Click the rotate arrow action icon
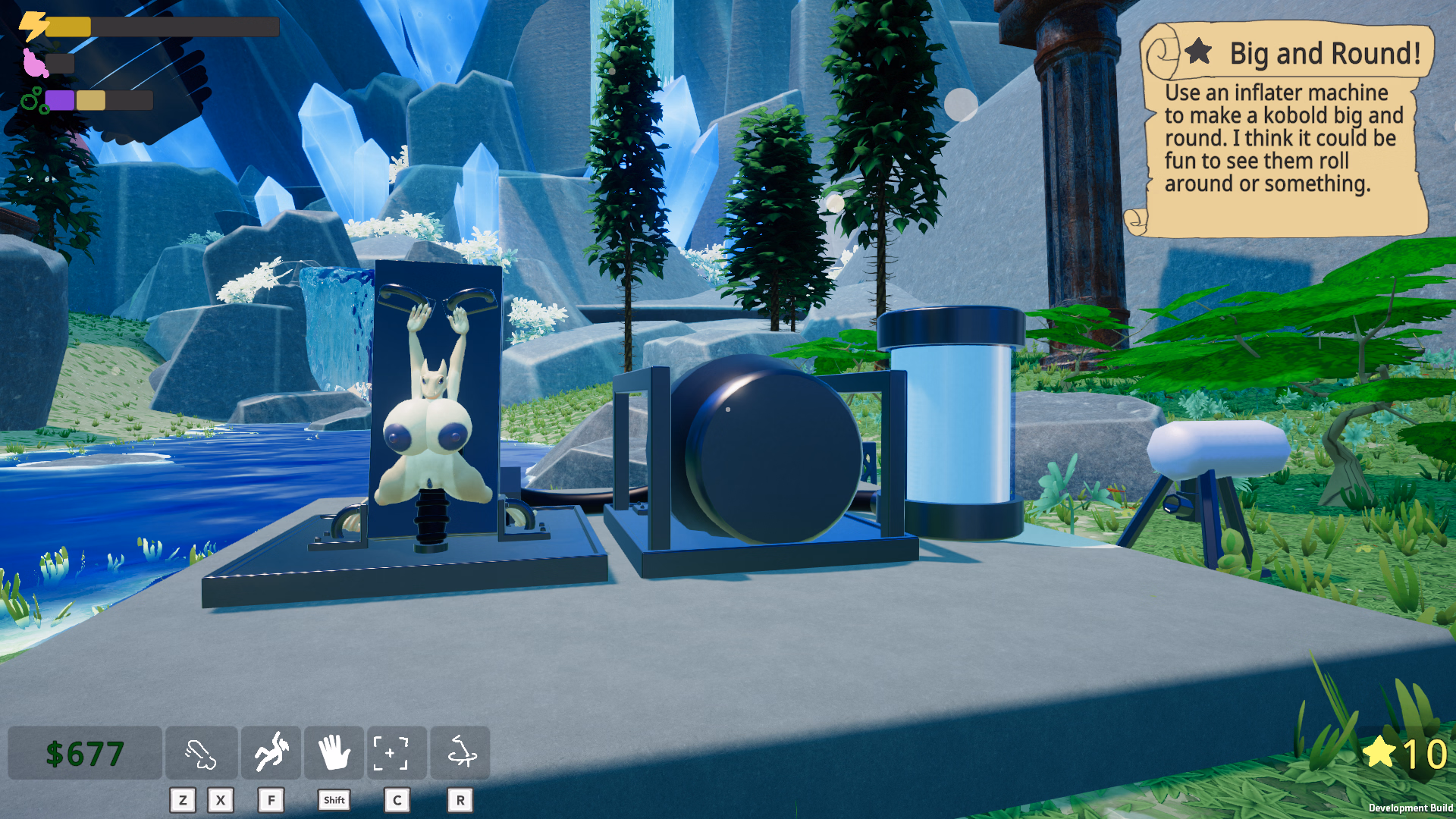 460,753
